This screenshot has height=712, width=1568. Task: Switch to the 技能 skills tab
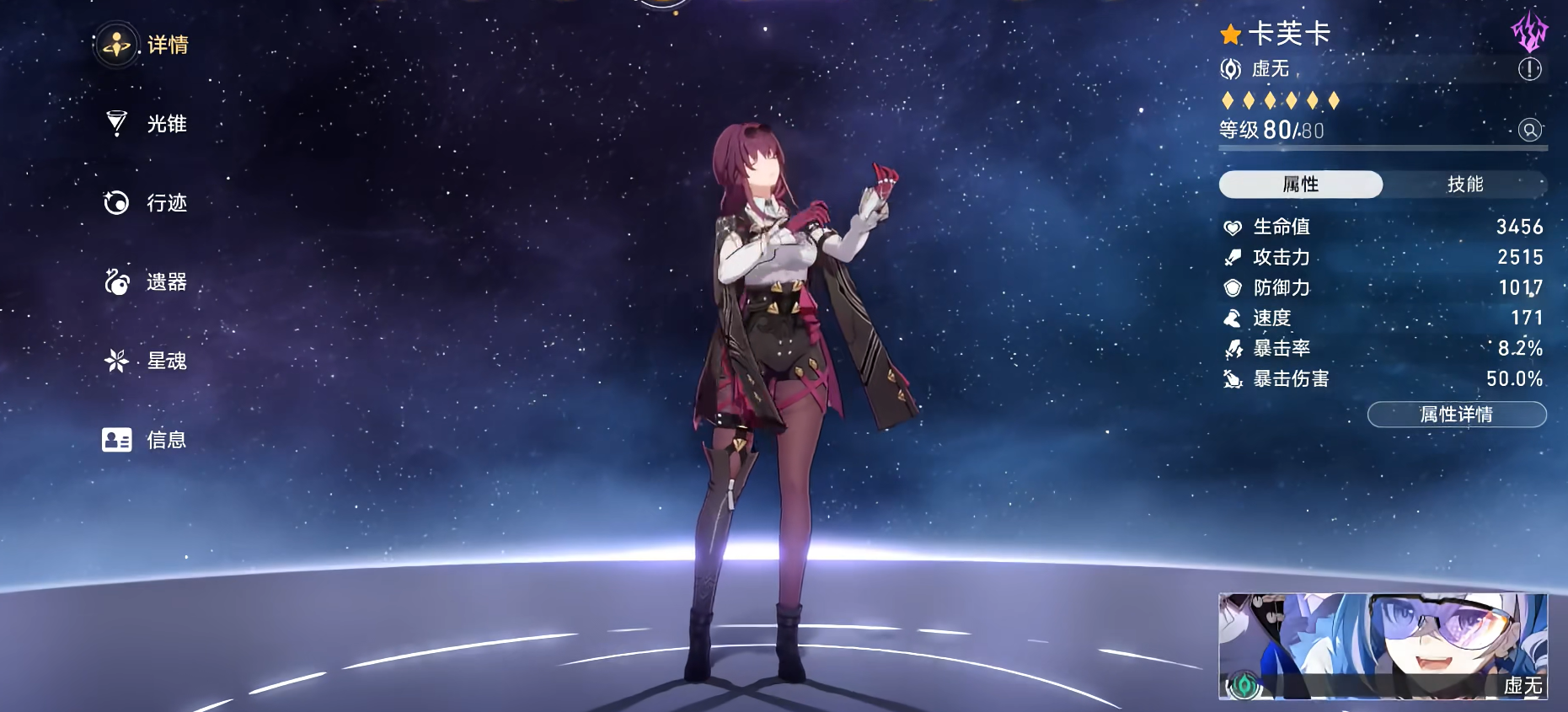[x=1465, y=185]
